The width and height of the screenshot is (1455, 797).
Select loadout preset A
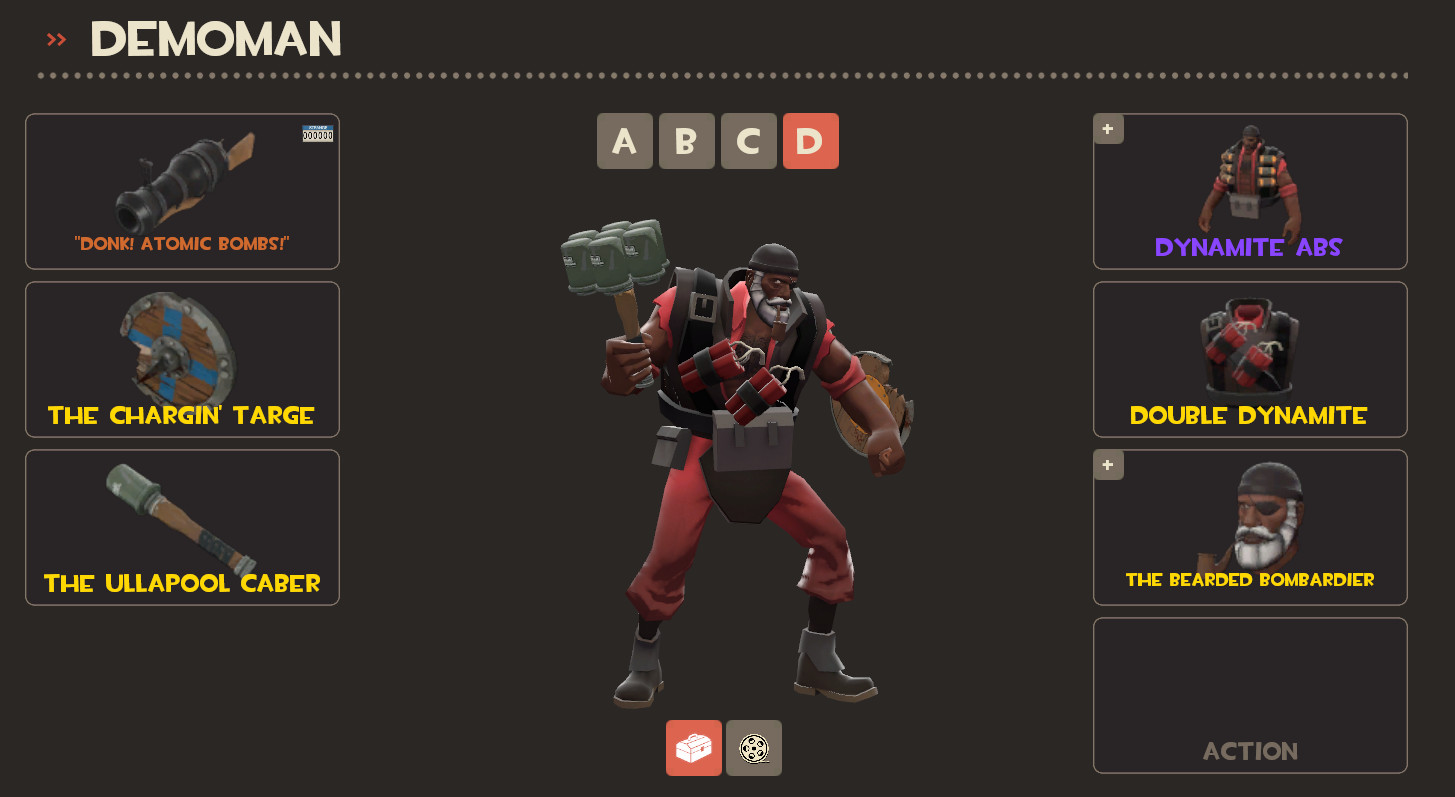[624, 141]
